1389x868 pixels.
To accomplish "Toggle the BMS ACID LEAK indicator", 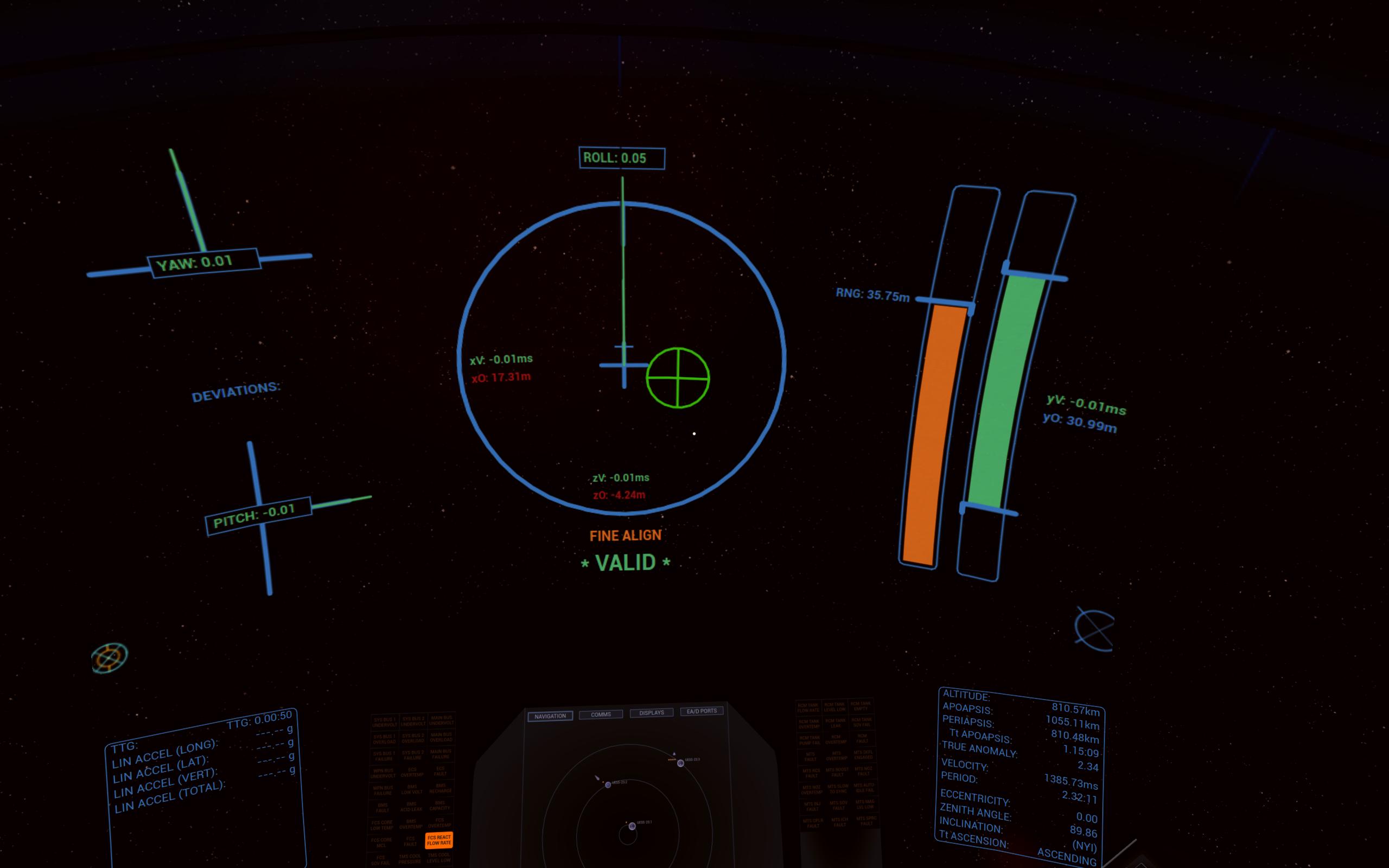I will [x=413, y=806].
